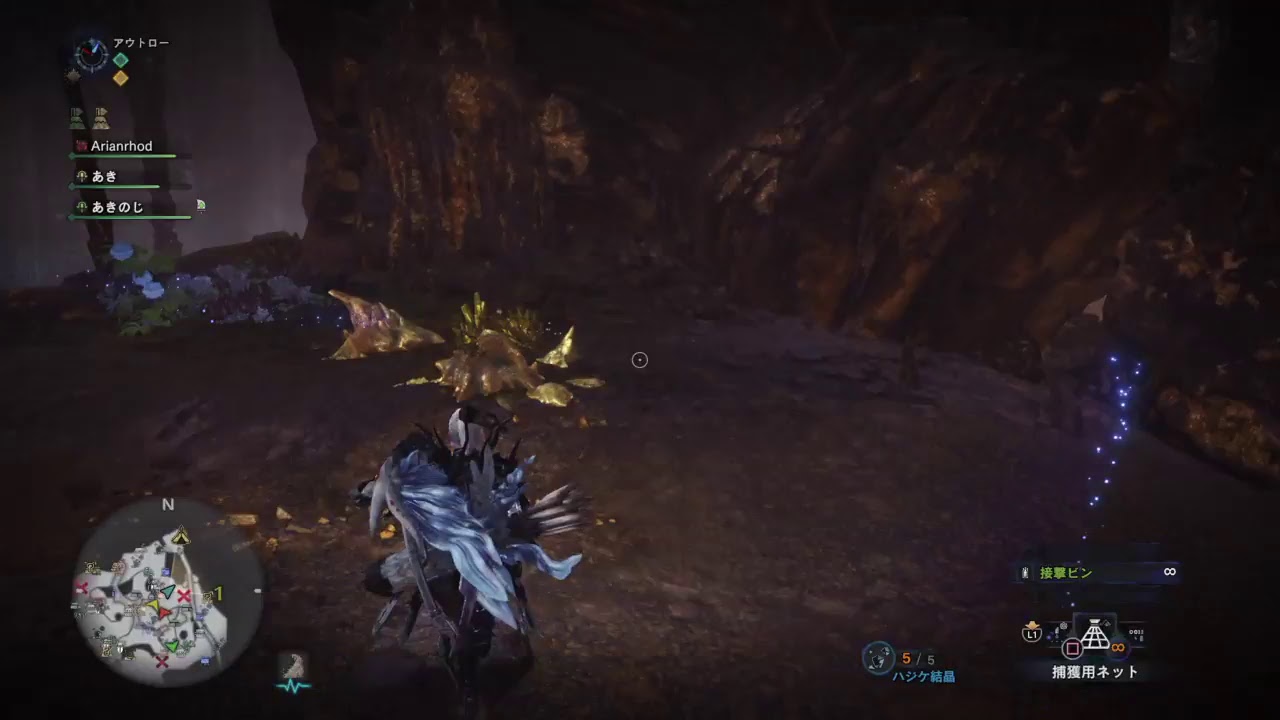The image size is (1280, 720).
Task: Click the yellow diamond marker on the compass
Action: [x=119, y=78]
